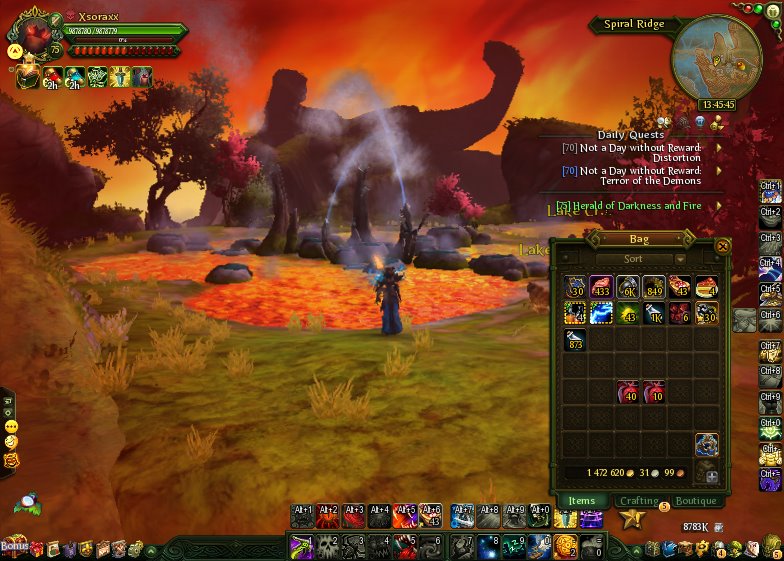The width and height of the screenshot is (784, 561).
Task: Select the bag item stacked at 433
Action: point(602,288)
